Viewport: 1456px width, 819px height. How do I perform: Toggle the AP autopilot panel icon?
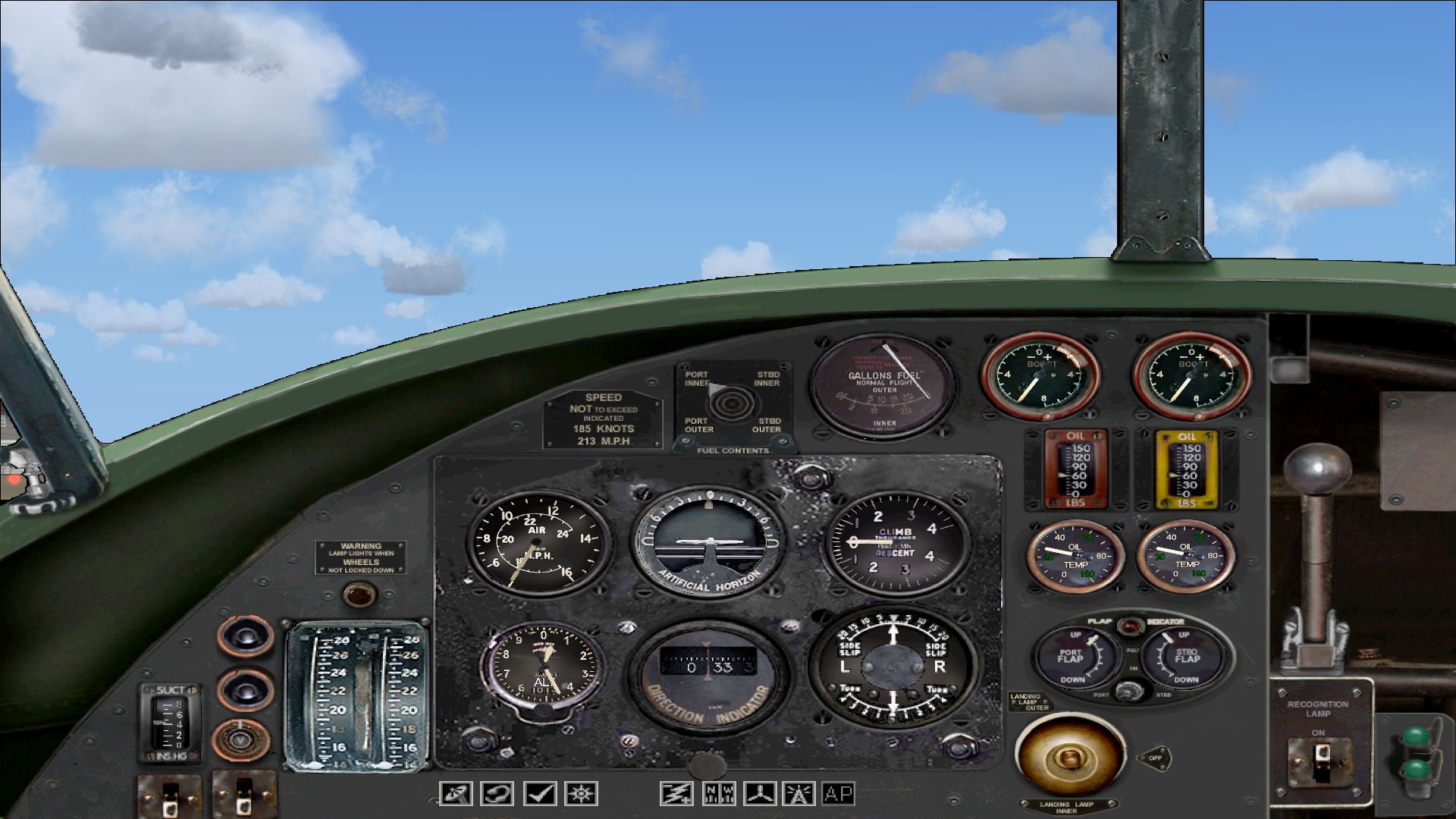pyautogui.click(x=839, y=794)
